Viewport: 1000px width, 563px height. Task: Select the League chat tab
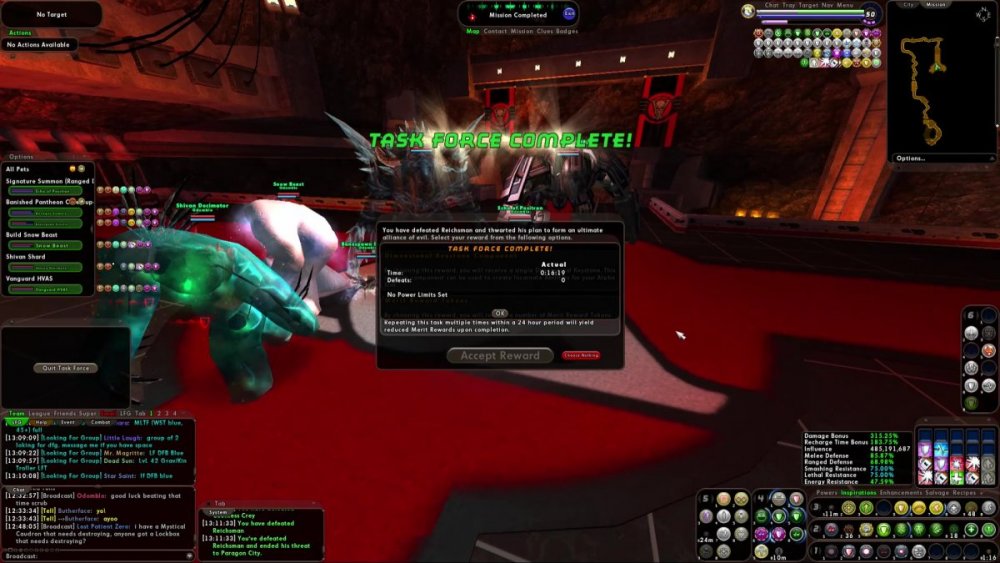click(x=40, y=413)
